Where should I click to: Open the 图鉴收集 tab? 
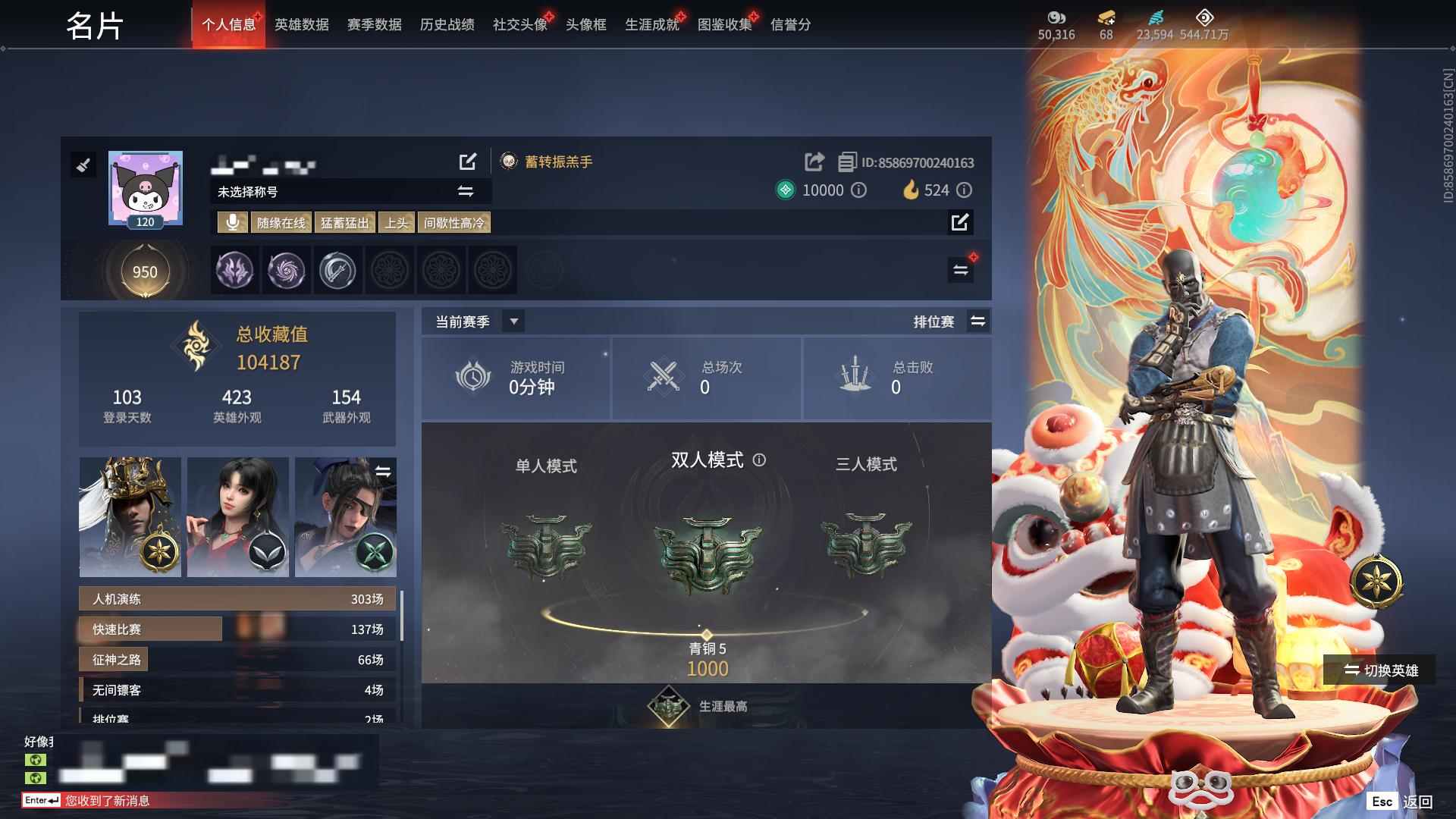tap(726, 24)
